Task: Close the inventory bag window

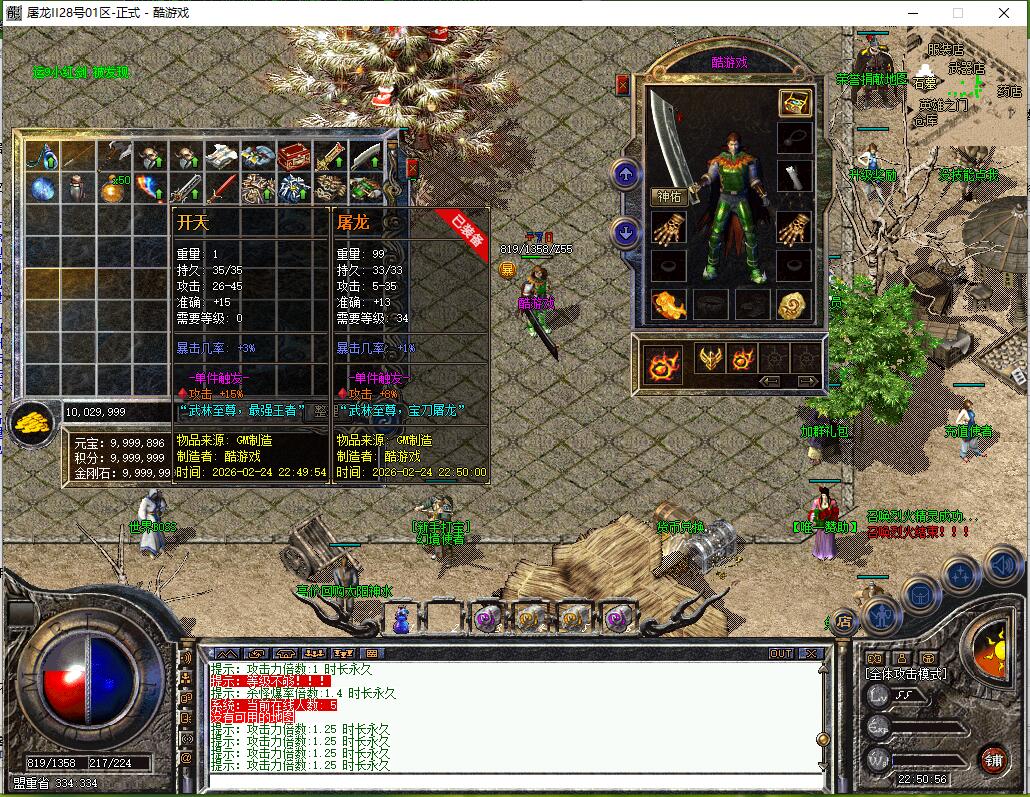Action: pyautogui.click(x=412, y=167)
